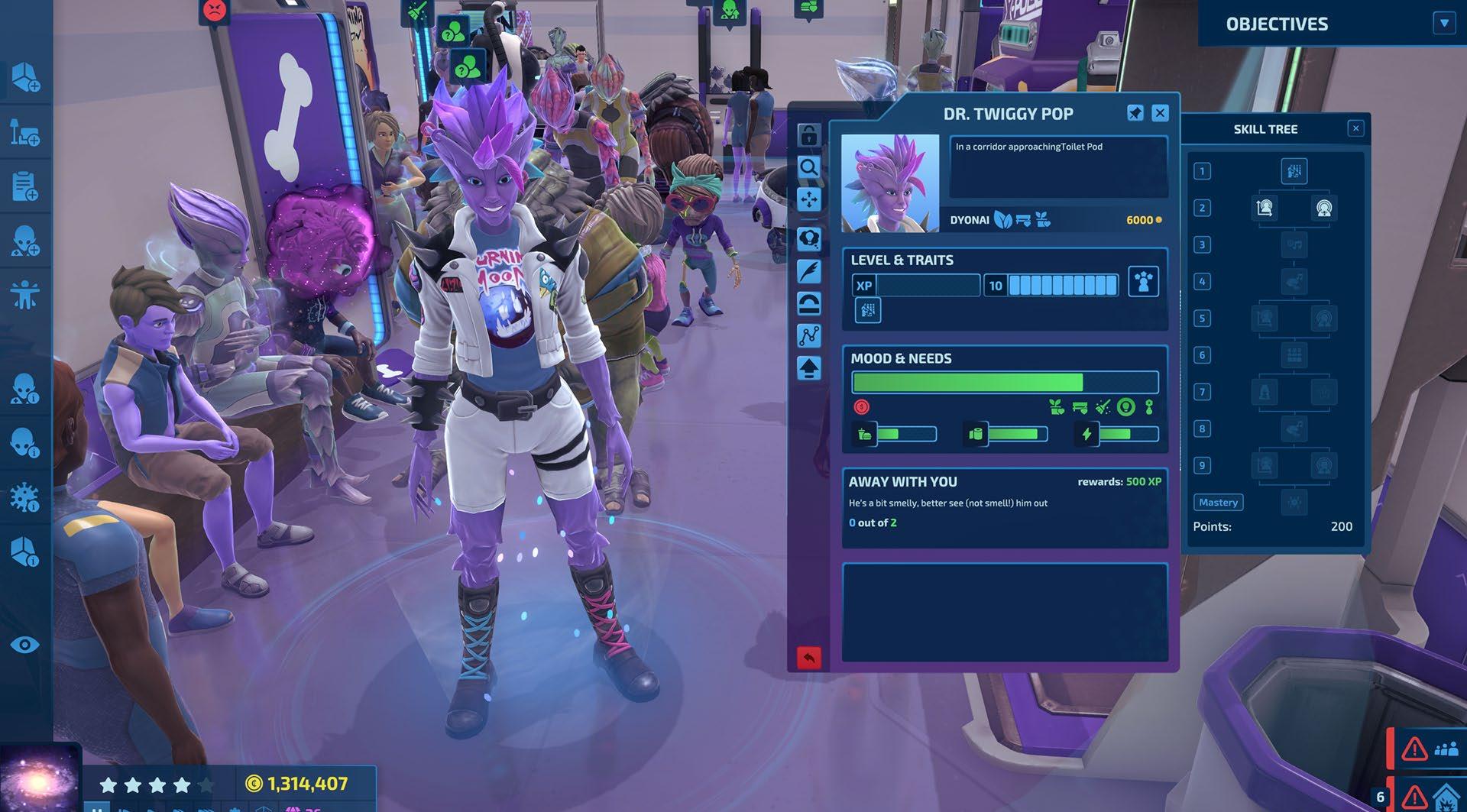Open the line graph tab
The height and width of the screenshot is (812, 1467).
(808, 335)
